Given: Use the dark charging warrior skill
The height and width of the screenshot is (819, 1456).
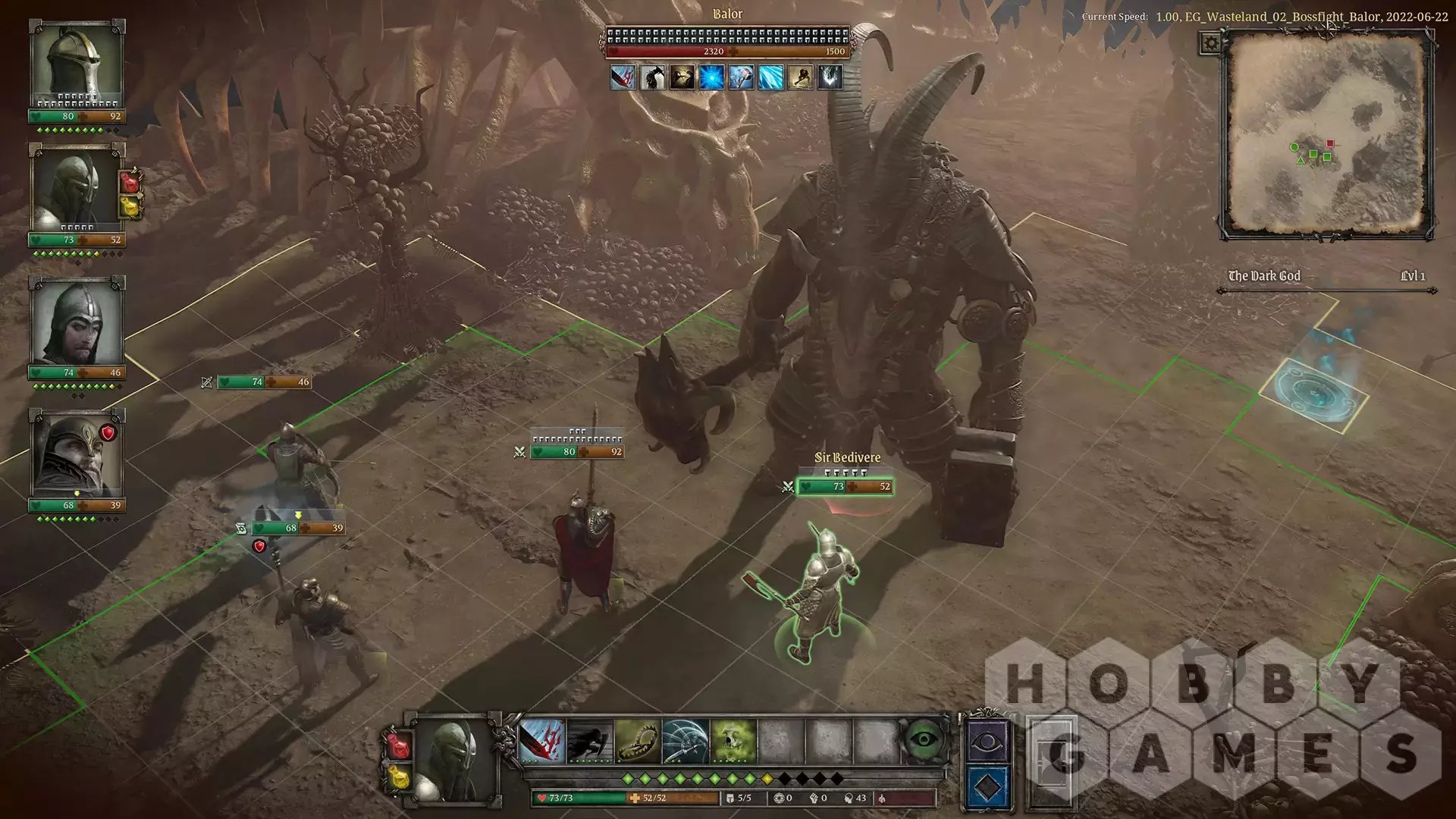Looking at the screenshot, I should pyautogui.click(x=589, y=741).
